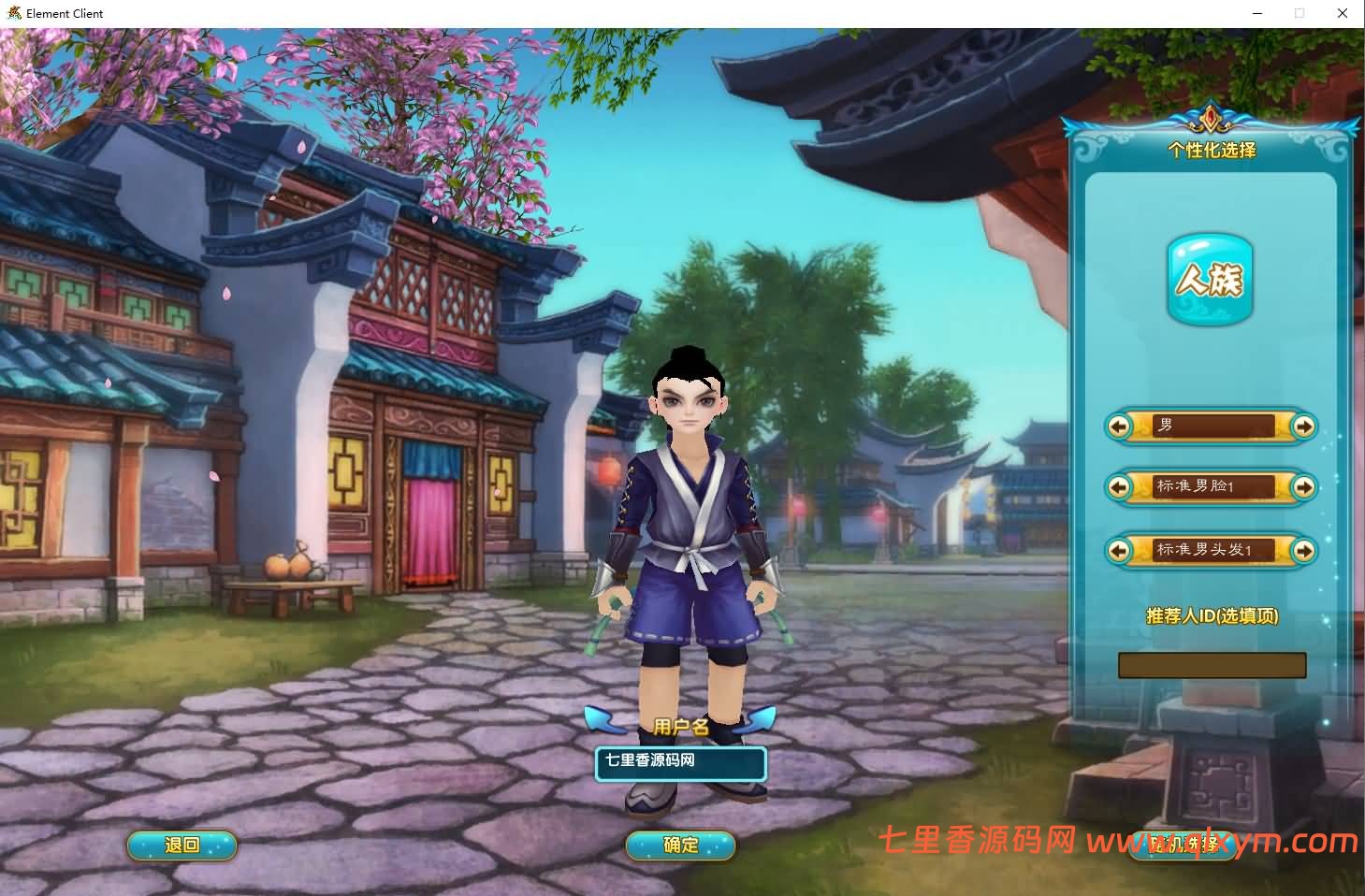Click the 个性化选择 panel header
The width and height of the screenshot is (1365, 896).
tap(1212, 150)
